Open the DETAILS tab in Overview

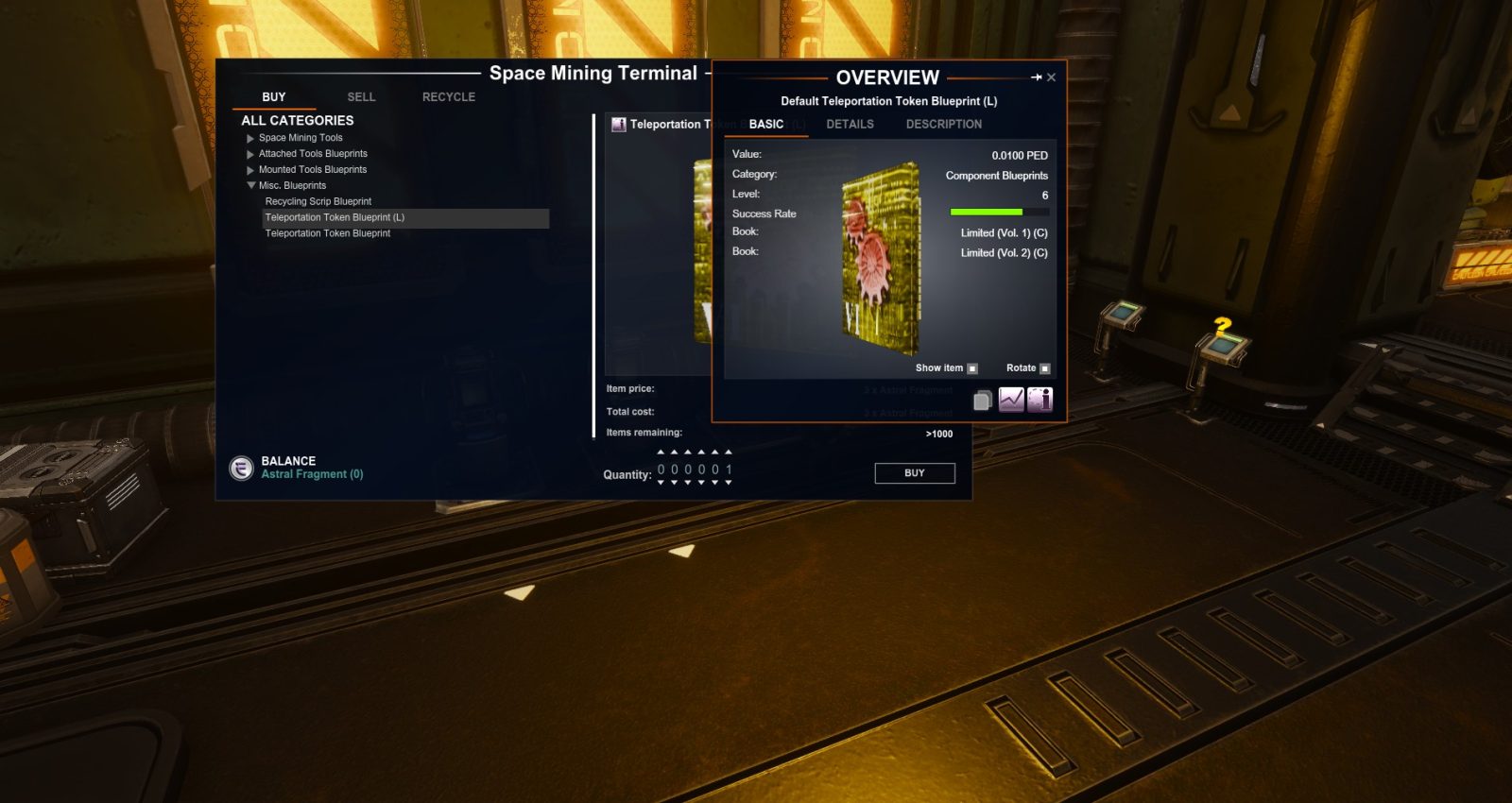[x=849, y=124]
